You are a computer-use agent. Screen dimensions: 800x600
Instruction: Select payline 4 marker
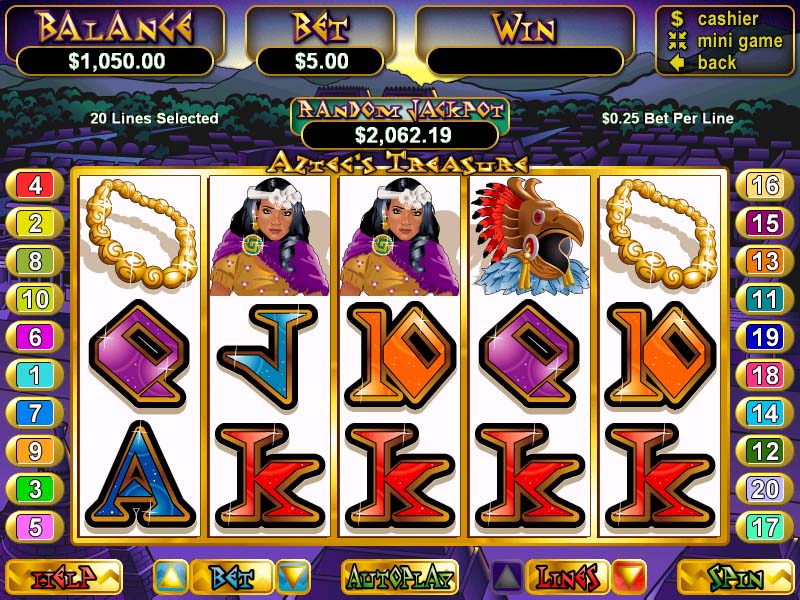[35, 185]
